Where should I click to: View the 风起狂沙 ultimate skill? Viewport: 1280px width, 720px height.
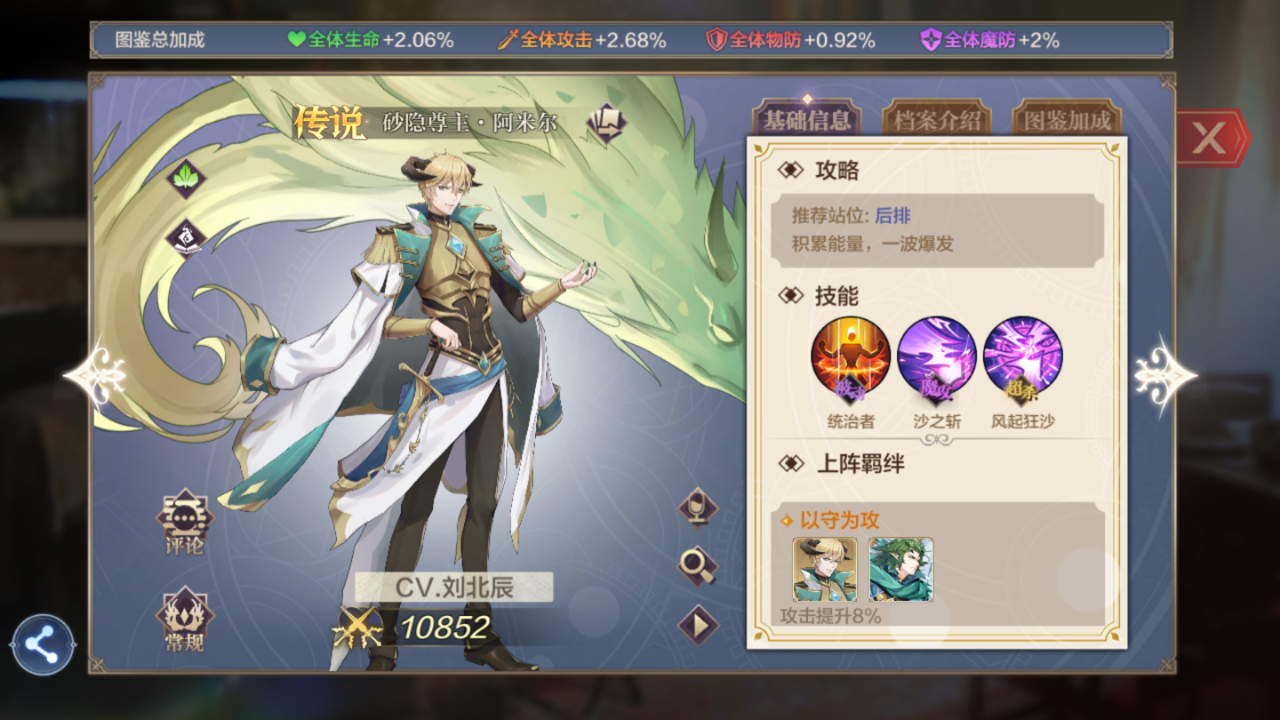pyautogui.click(x=1022, y=355)
